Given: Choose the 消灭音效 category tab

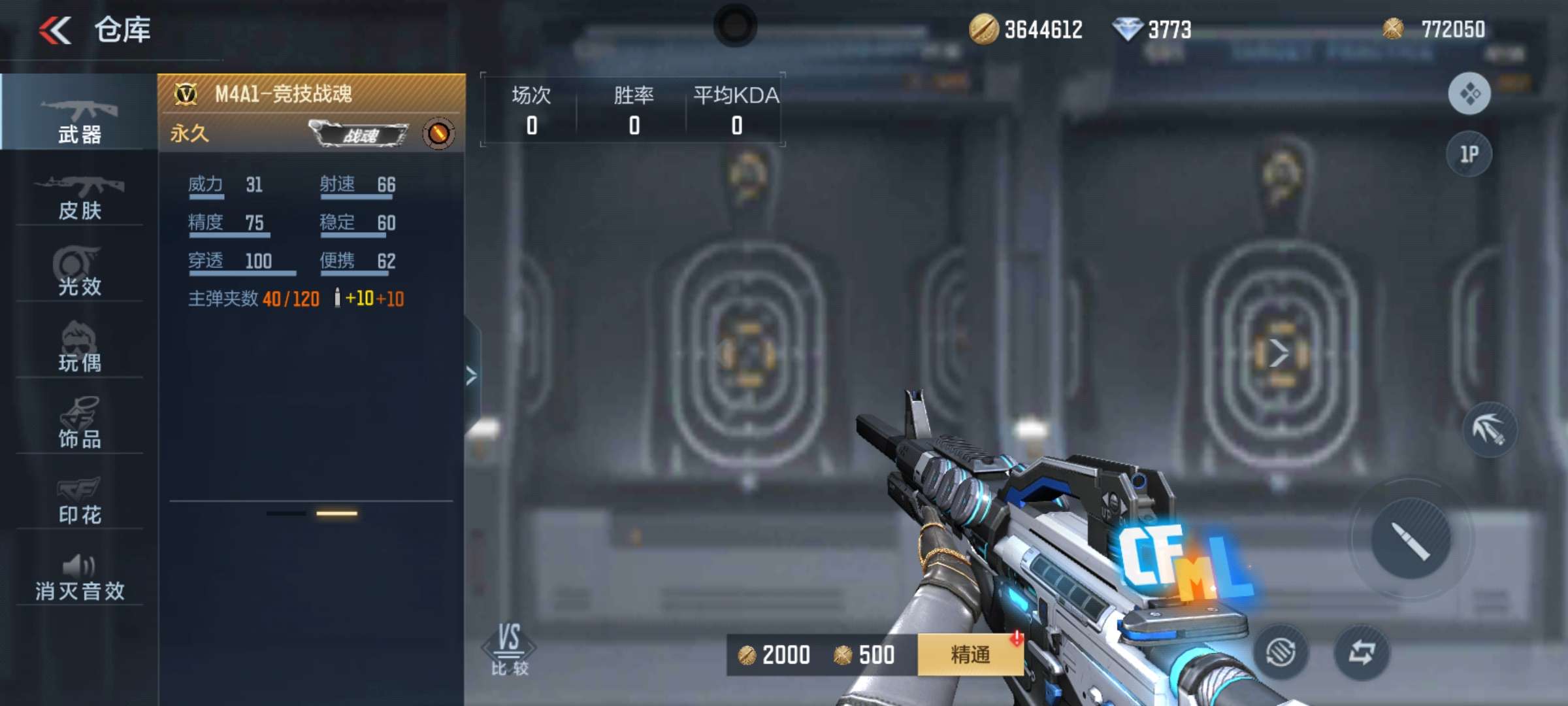Looking at the screenshot, I should pos(80,577).
